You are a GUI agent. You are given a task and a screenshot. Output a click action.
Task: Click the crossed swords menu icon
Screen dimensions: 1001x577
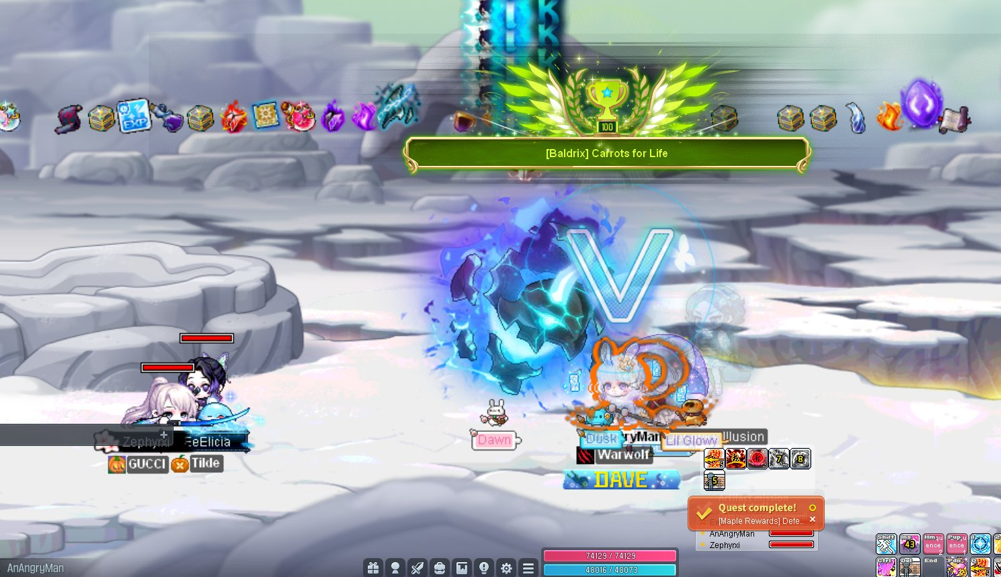tap(417, 568)
